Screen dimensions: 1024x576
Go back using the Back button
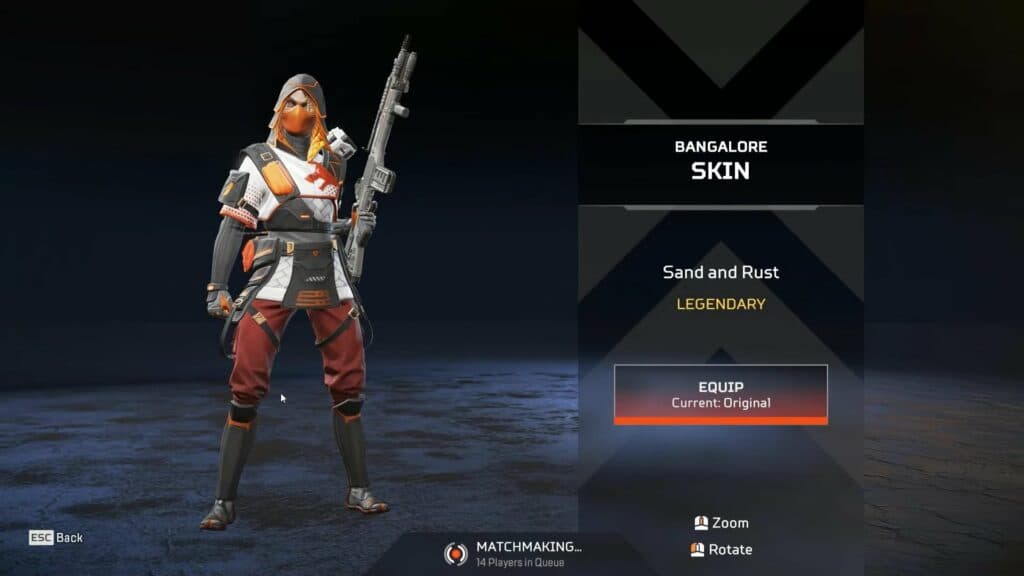coord(57,538)
